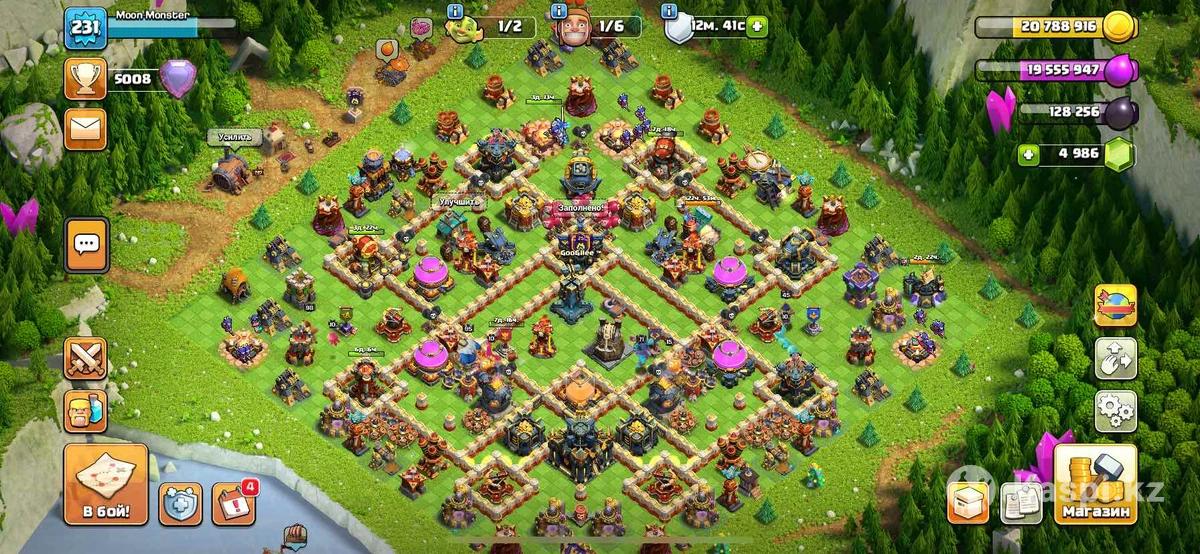Open the player profile level 231 badge
Image resolution: width=1200 pixels, height=554 pixels.
click(x=85, y=27)
